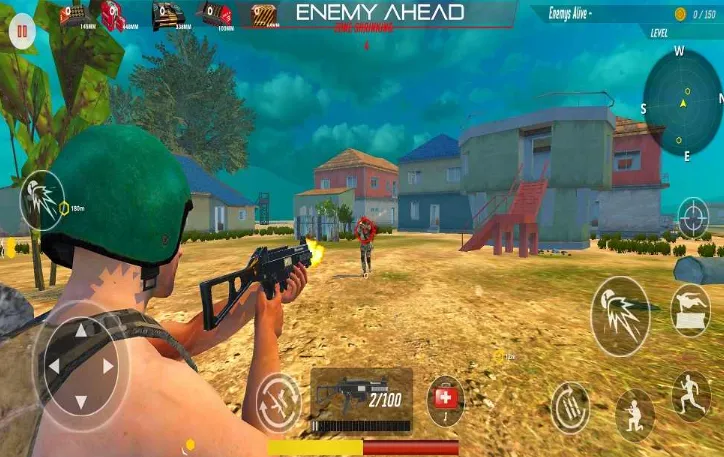Open the compass minimap
Viewport: 724px width, 457px height.
[x=683, y=102]
